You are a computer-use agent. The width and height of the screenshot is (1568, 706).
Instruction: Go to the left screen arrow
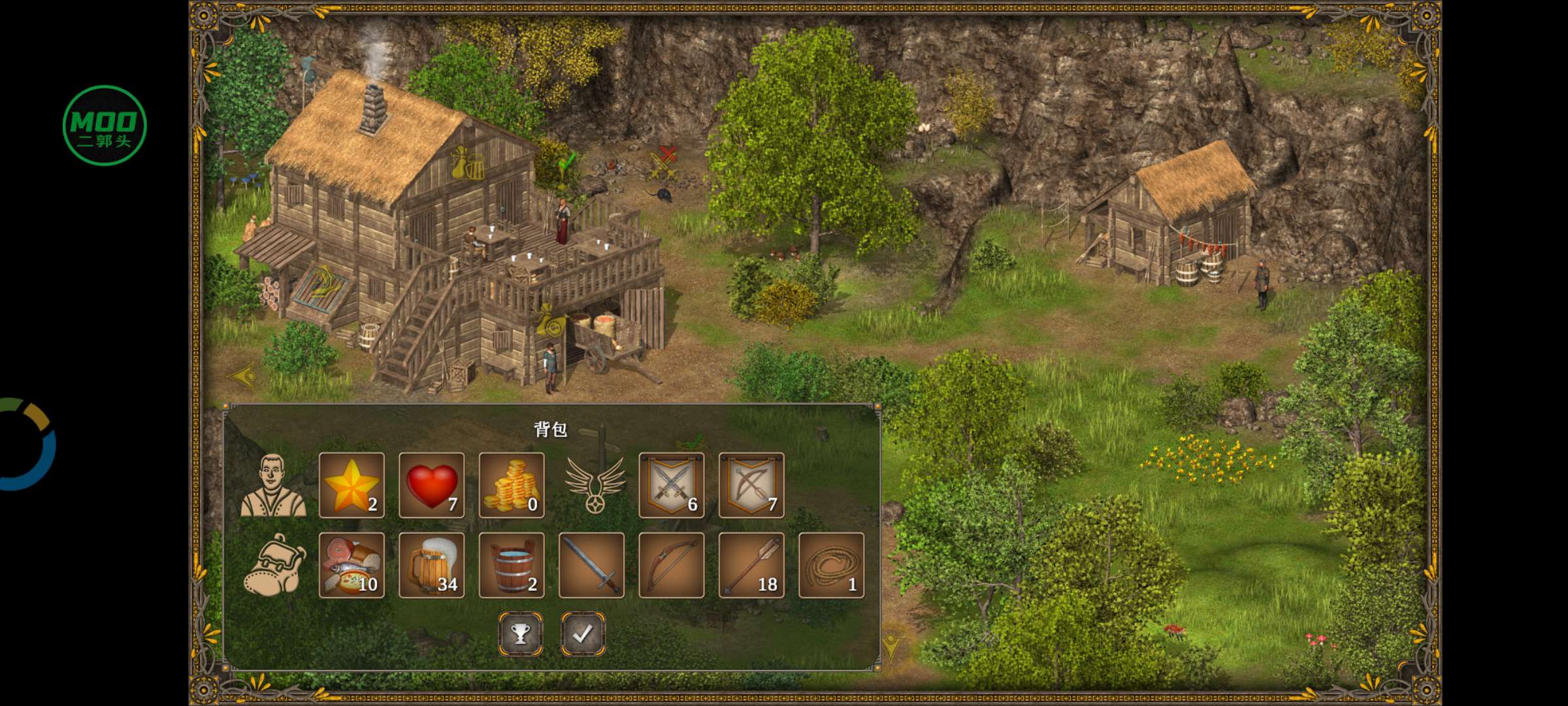[242, 377]
